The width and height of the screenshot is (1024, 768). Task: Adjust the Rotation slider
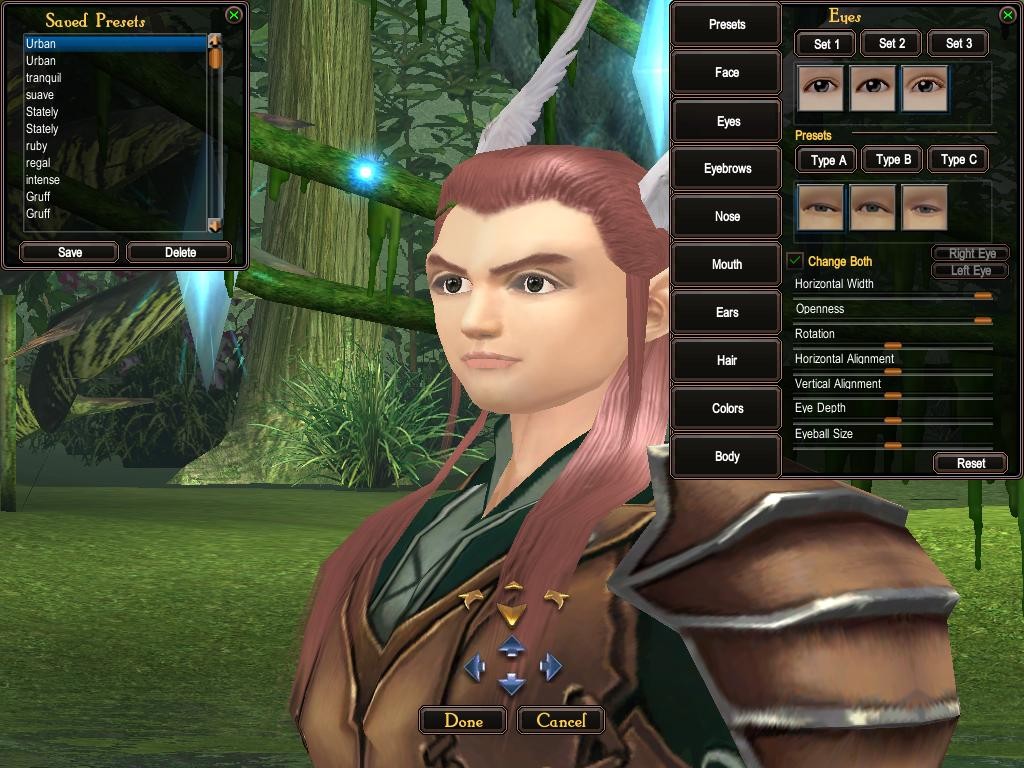[892, 345]
